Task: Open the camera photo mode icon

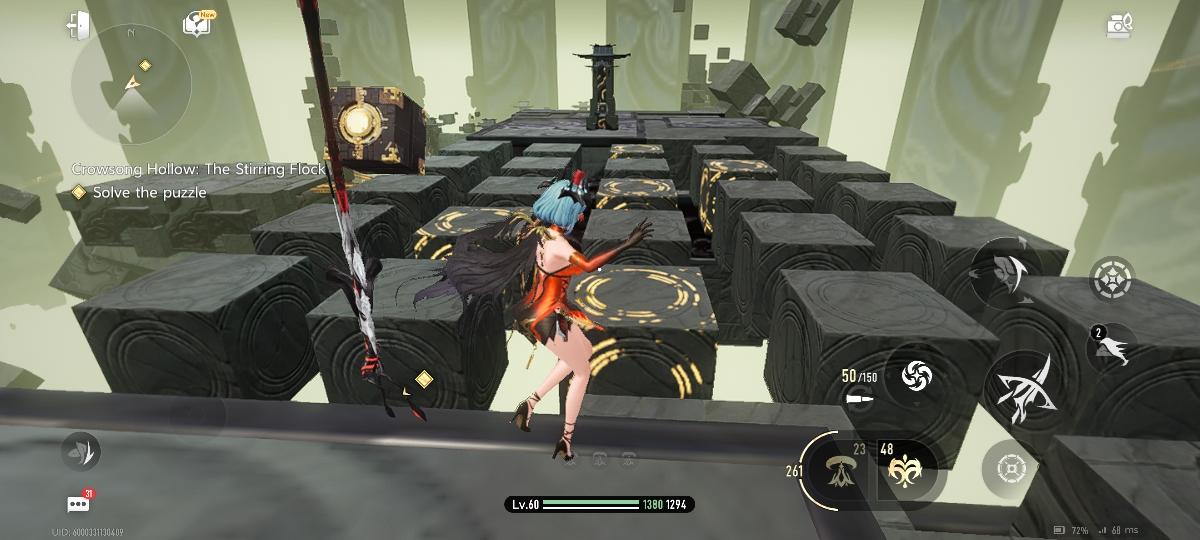Action: click(x=1120, y=25)
